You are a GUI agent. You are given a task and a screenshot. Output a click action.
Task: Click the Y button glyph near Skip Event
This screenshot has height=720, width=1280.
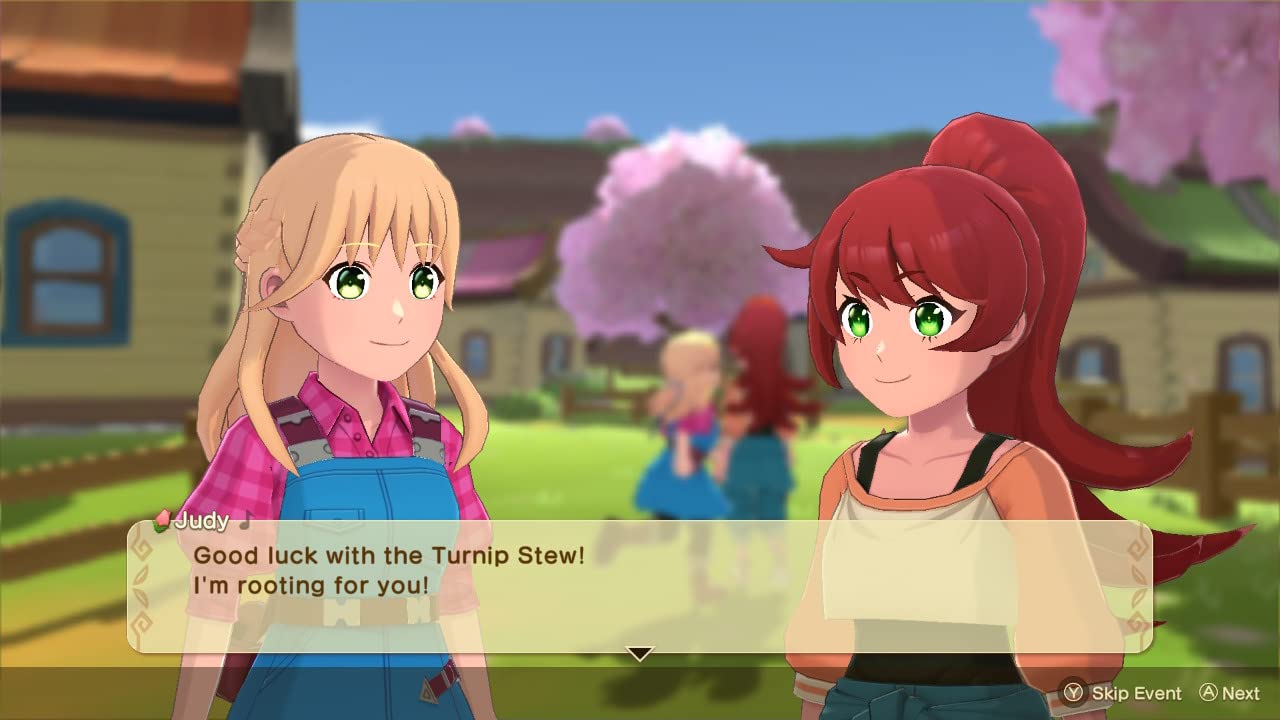pyautogui.click(x=1073, y=693)
